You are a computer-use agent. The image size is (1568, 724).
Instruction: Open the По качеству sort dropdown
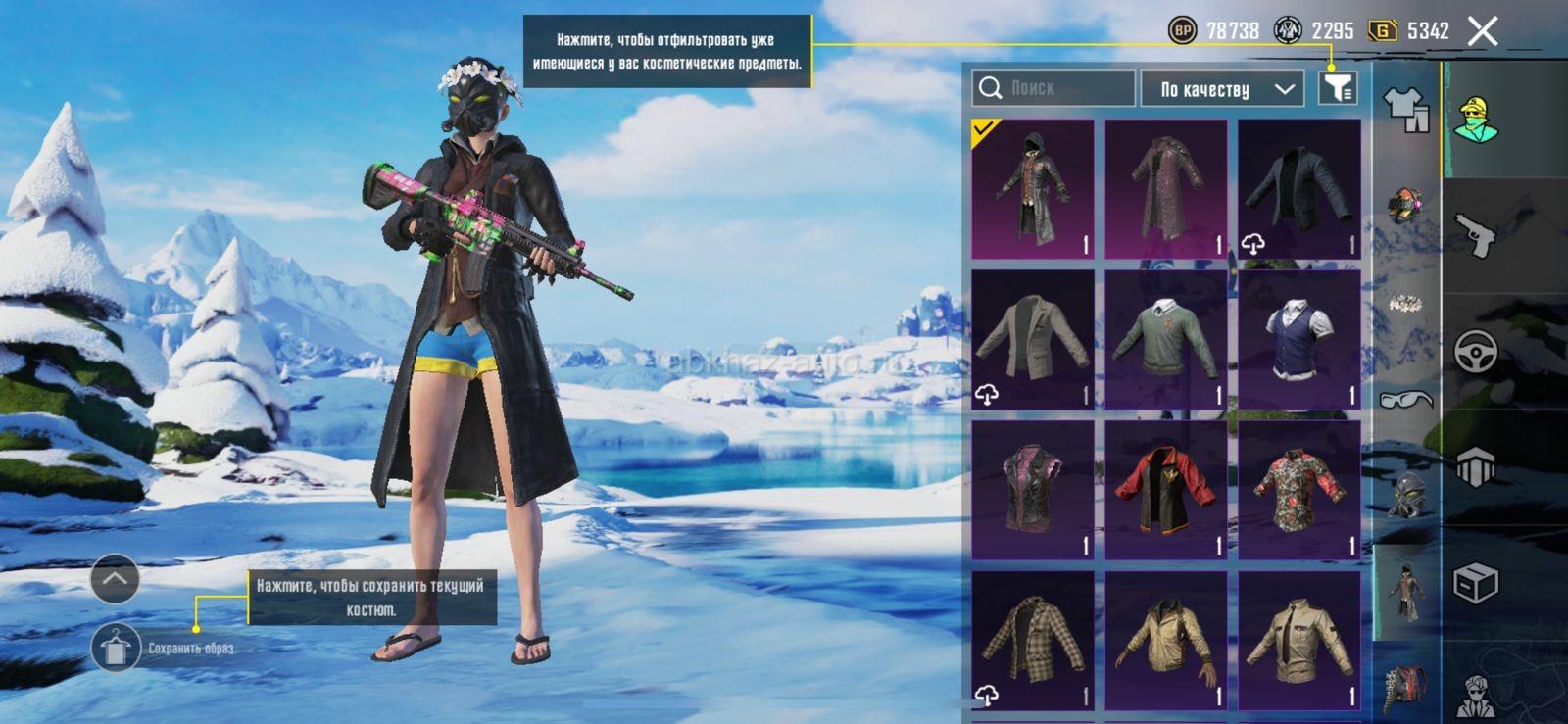[1222, 89]
